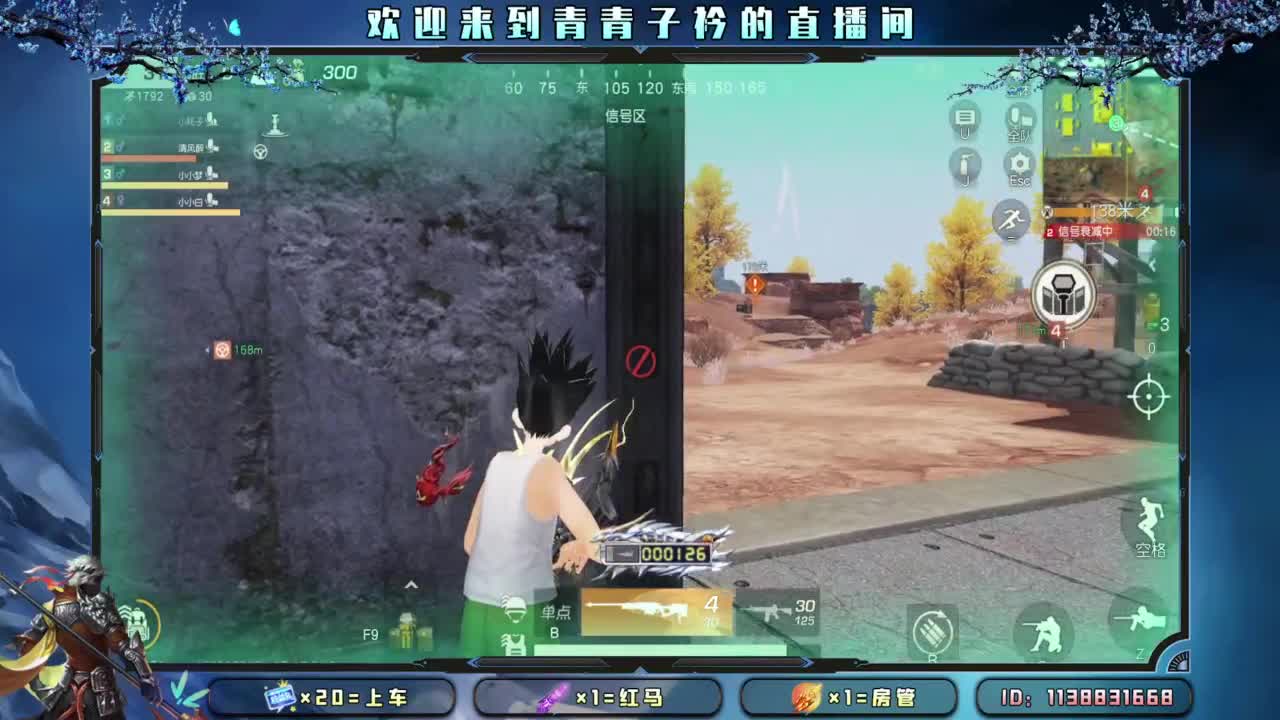Use the fire extinguisher item (J icon)
Screen dimensions: 1280x720
click(965, 166)
